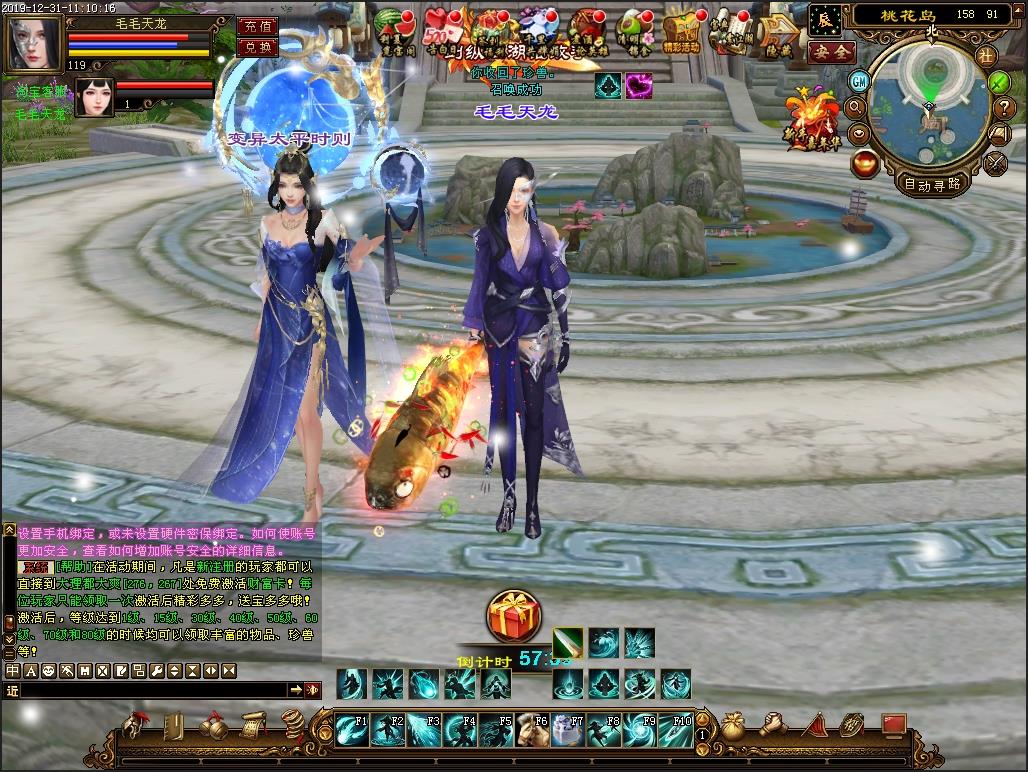Viewport: 1028px width, 772px height.
Task: Open the 安全 security button
Action: [832, 52]
